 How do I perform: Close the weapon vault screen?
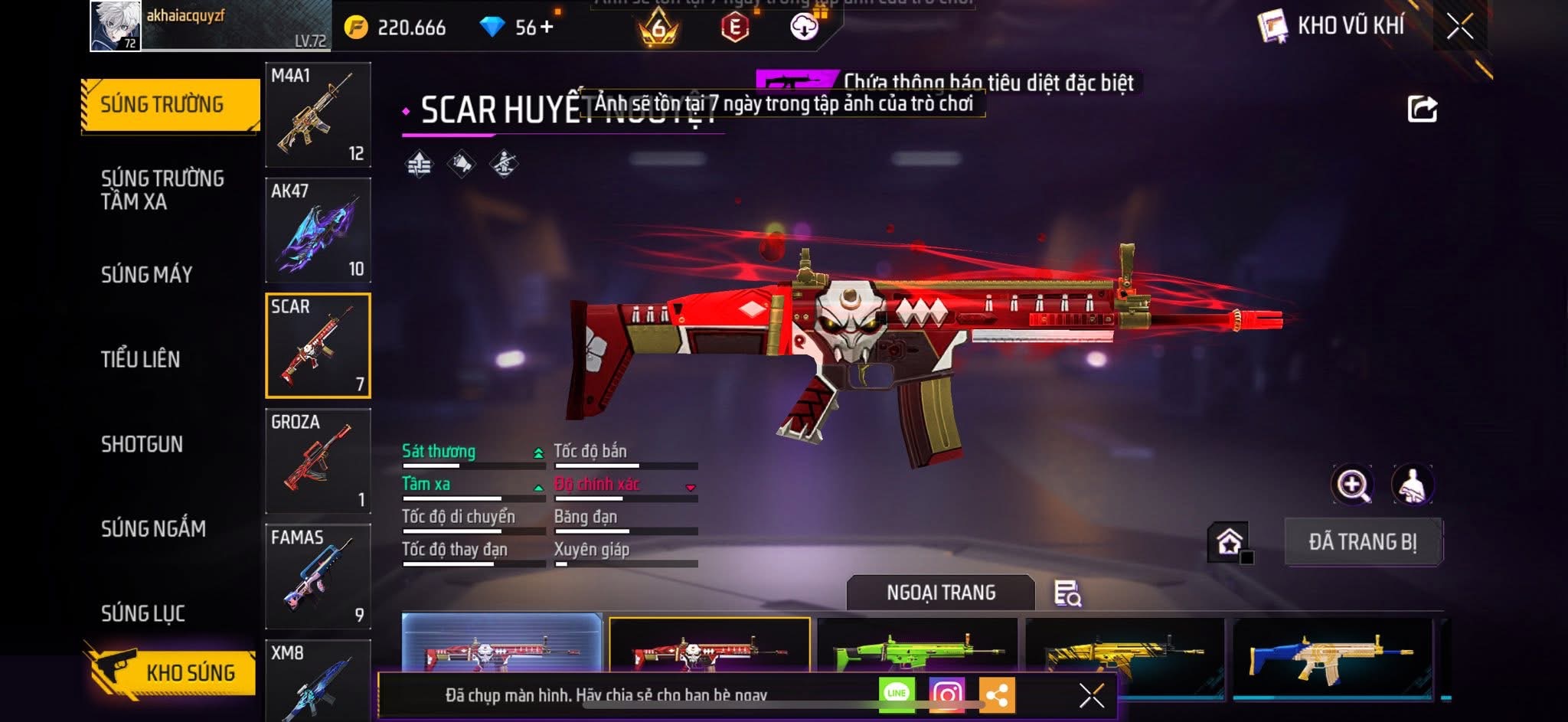(1459, 27)
